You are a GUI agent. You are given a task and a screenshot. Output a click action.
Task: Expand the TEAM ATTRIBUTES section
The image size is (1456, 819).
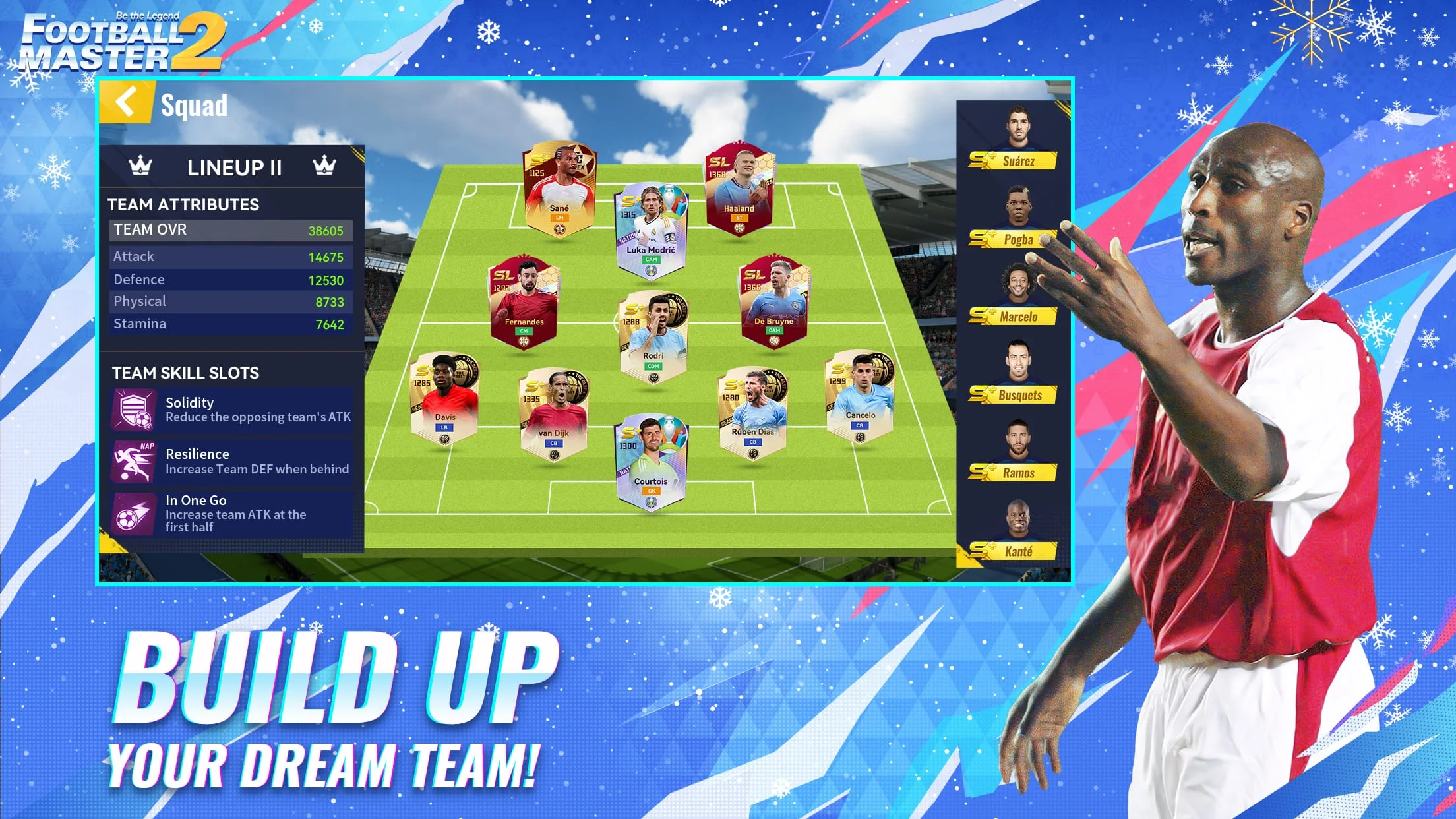(x=185, y=204)
